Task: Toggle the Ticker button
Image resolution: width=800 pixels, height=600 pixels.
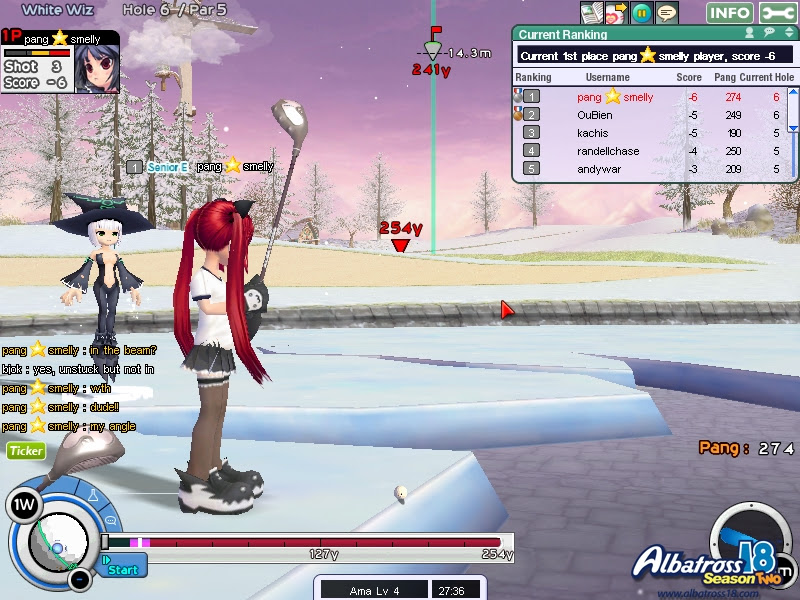Action: click(26, 451)
